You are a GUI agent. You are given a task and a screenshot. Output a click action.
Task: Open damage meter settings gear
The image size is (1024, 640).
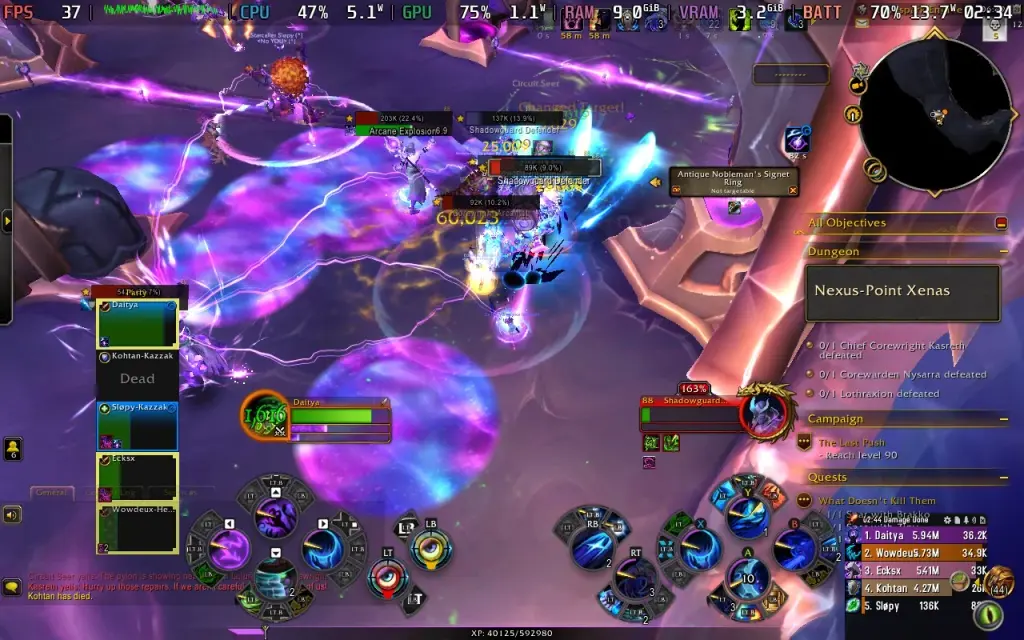click(945, 520)
